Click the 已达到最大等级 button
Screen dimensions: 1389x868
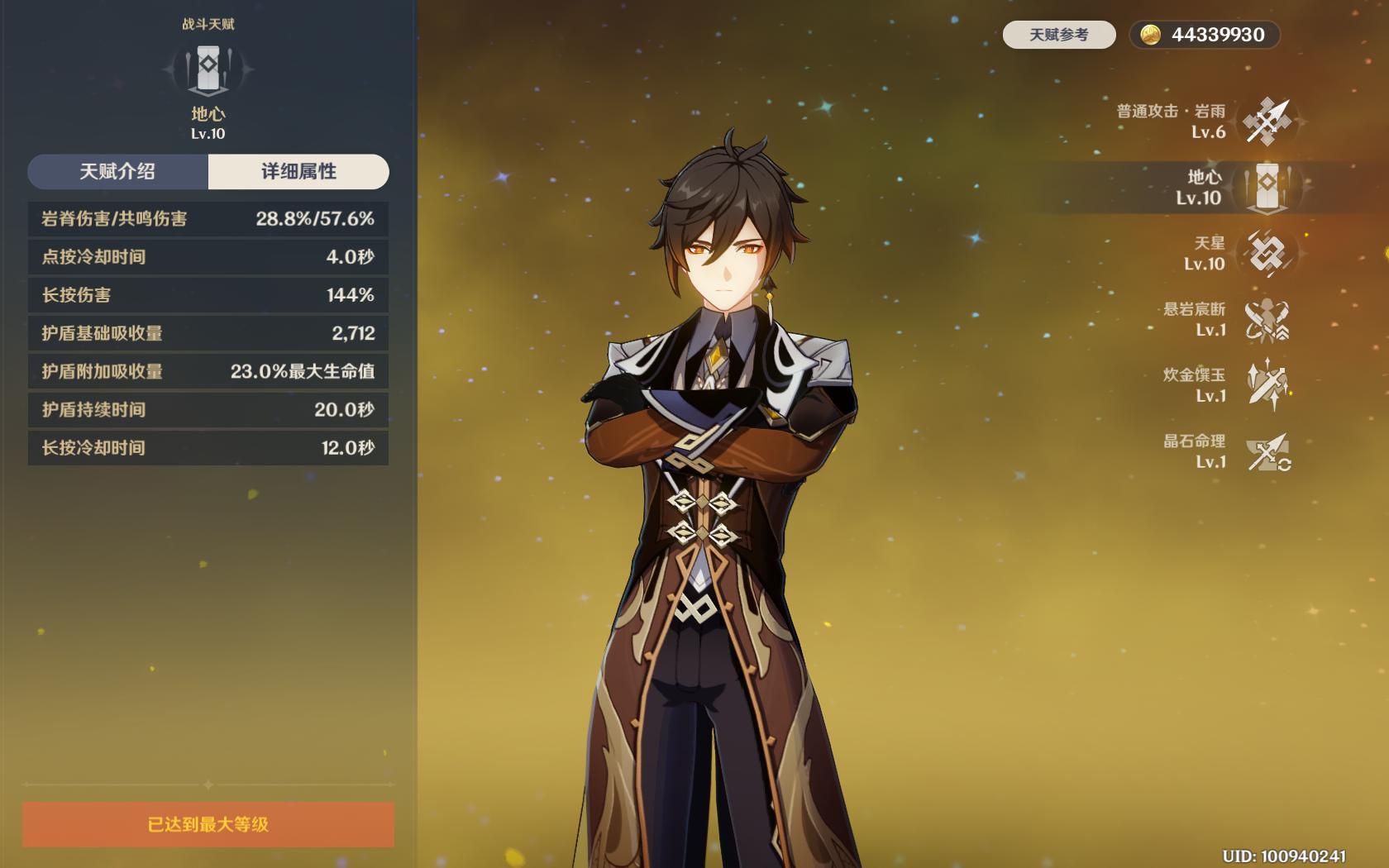point(208,824)
